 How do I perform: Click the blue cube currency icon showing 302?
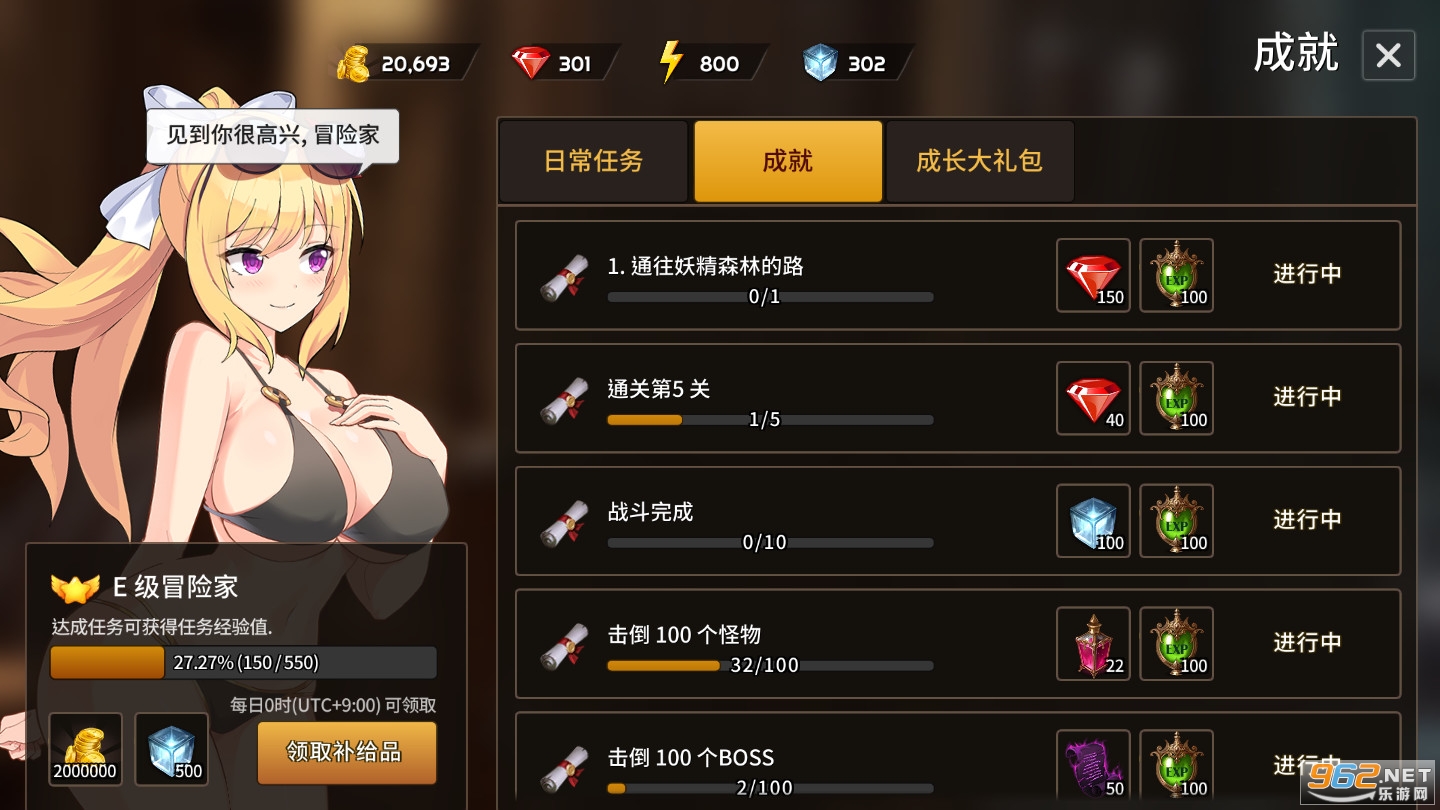click(x=820, y=62)
